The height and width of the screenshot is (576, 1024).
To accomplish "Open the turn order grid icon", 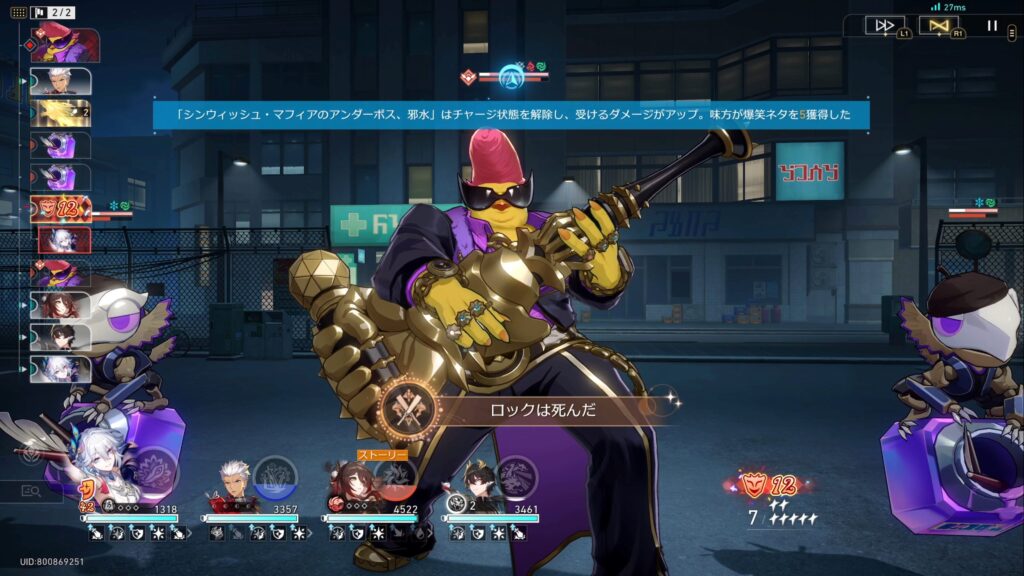I will tap(19, 12).
